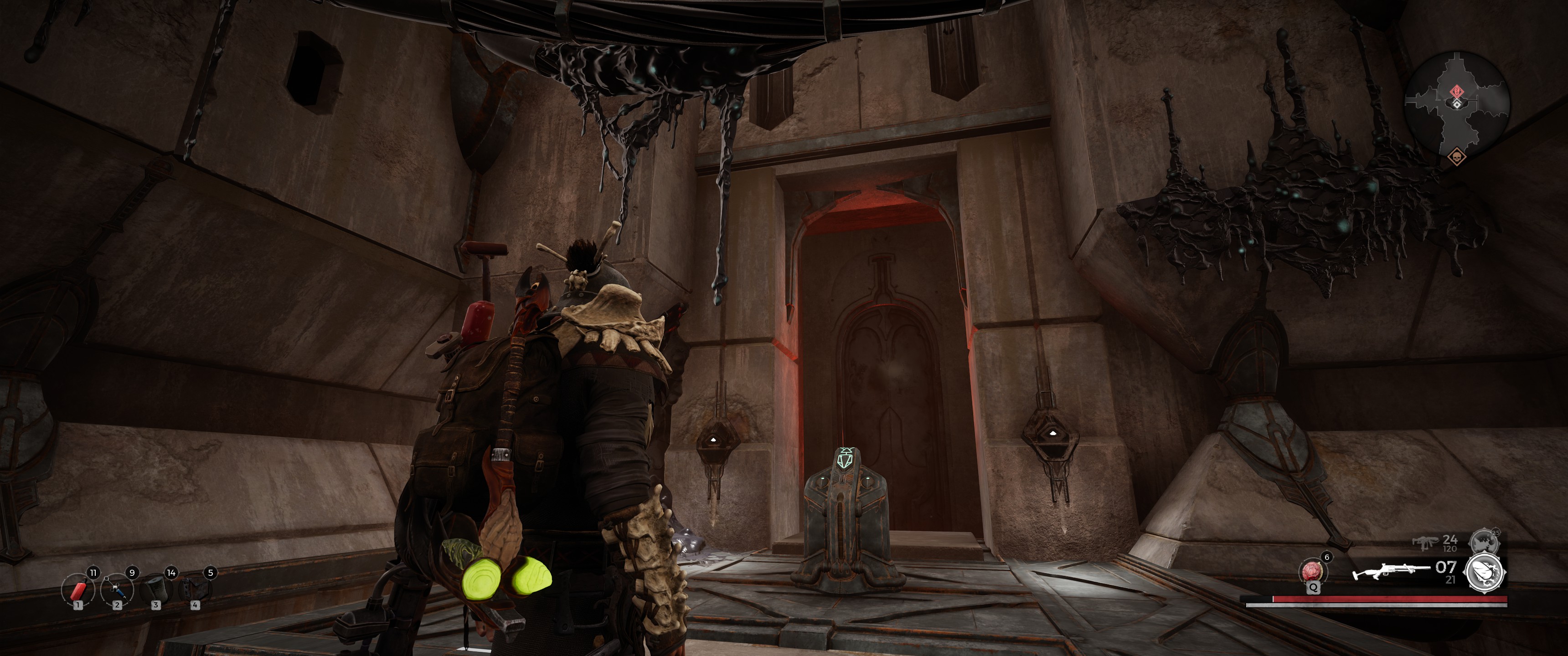Click the red checkpoint marker on minimap

[x=1457, y=91]
